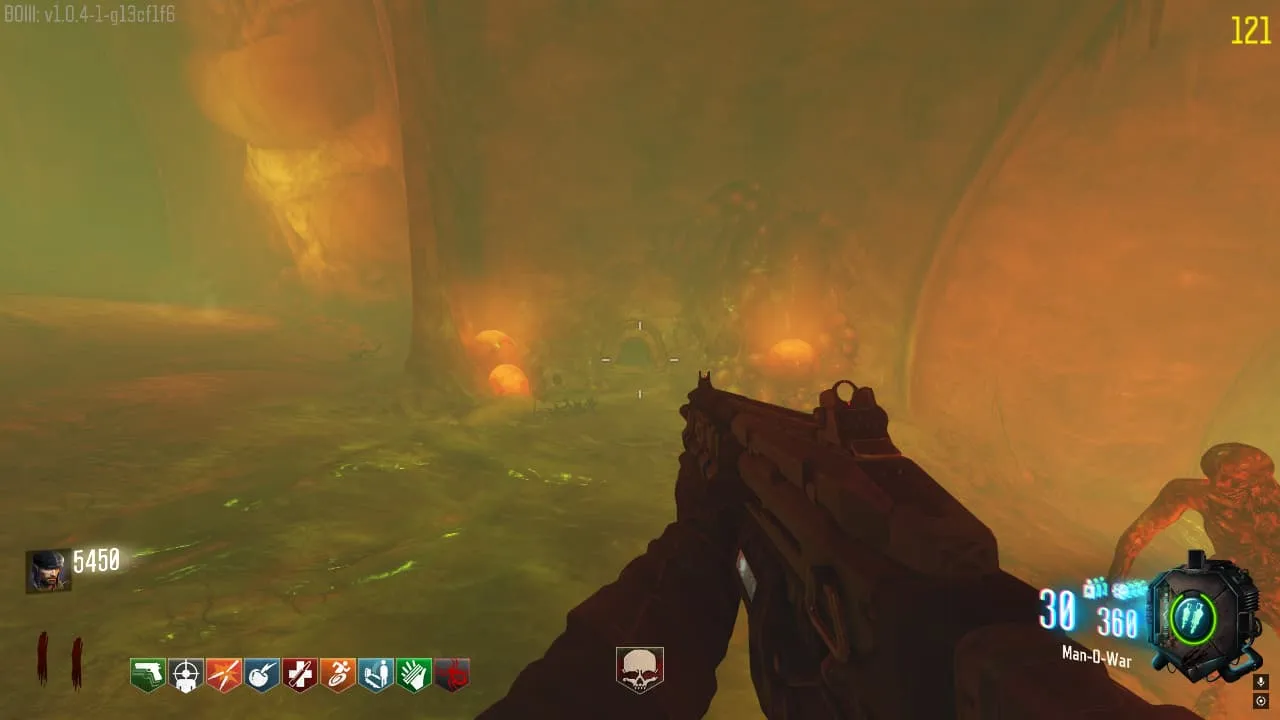Click the circular target overlay button
Viewport: 1280px width, 720px height.
click(1260, 701)
